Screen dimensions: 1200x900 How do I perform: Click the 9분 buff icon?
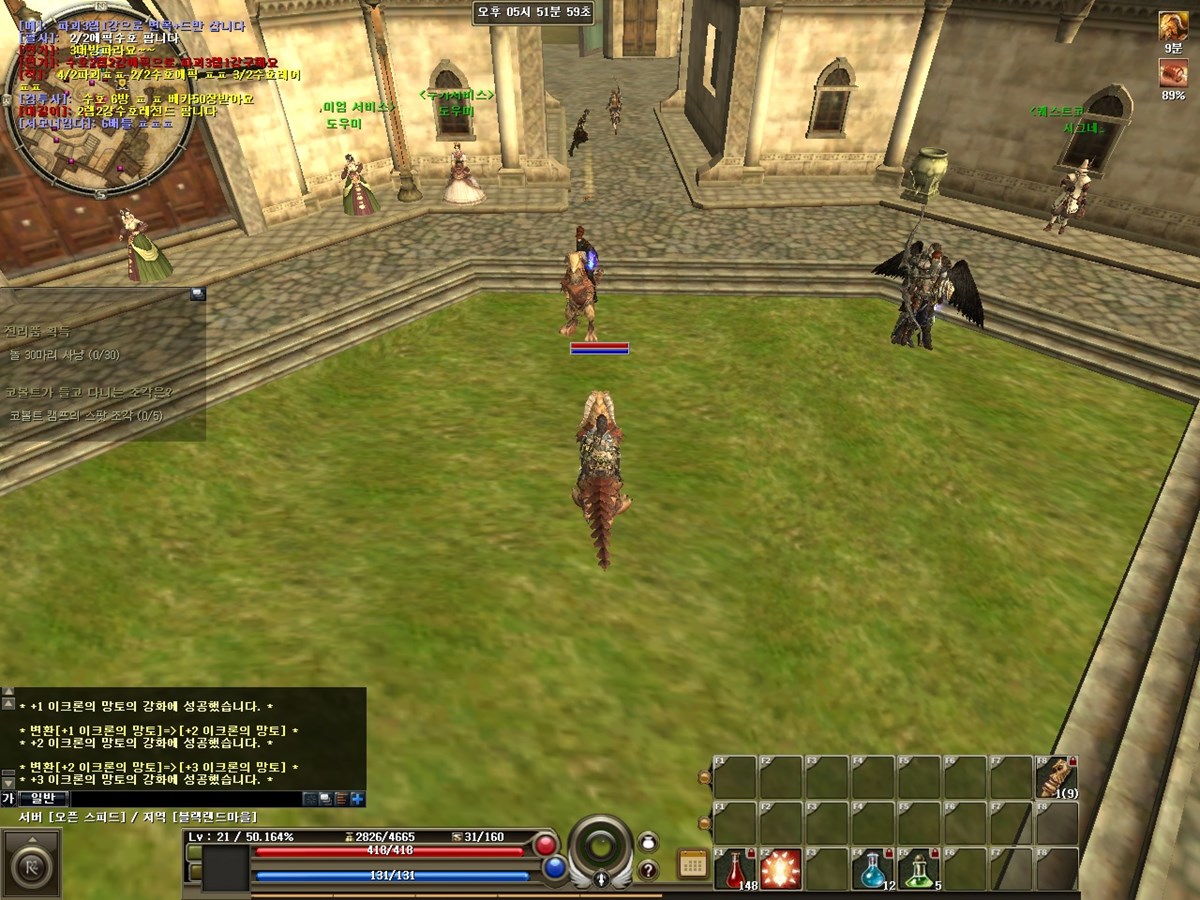tap(1173, 27)
